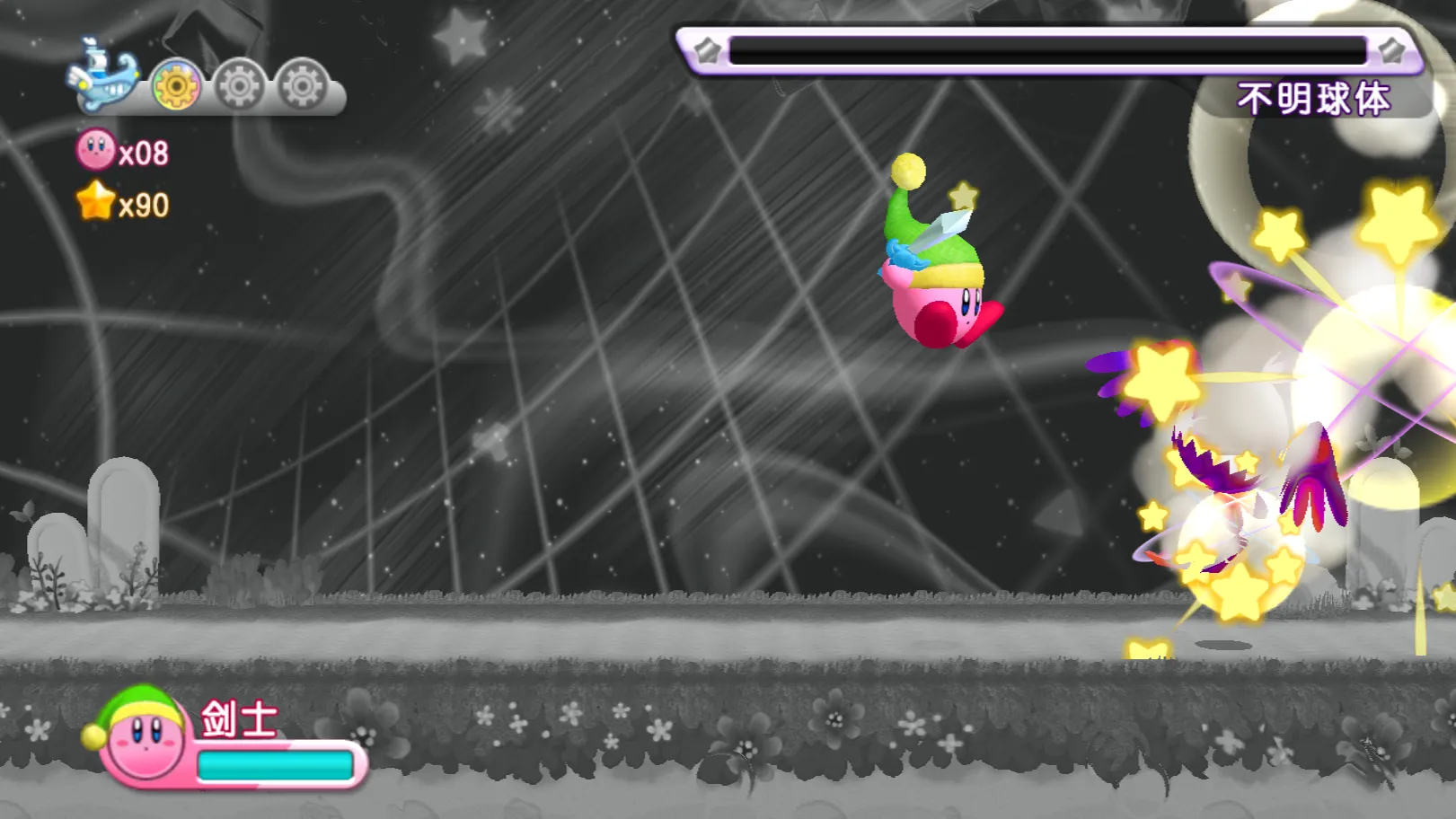Select the collected gold energy sphere gear
This screenshot has height=819, width=1456.
click(176, 86)
